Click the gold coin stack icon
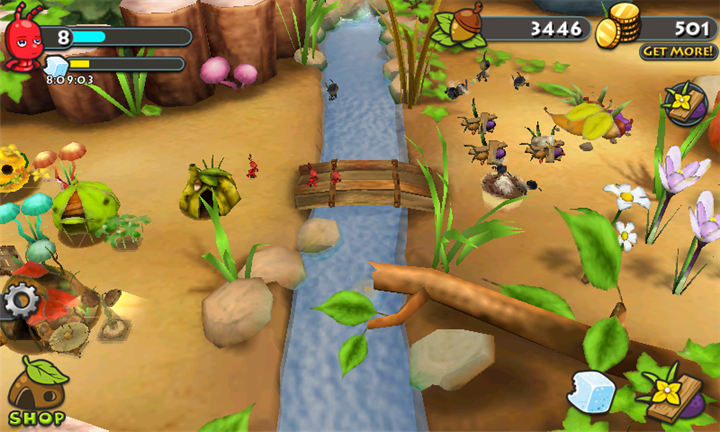The height and width of the screenshot is (432, 720). pos(619,27)
